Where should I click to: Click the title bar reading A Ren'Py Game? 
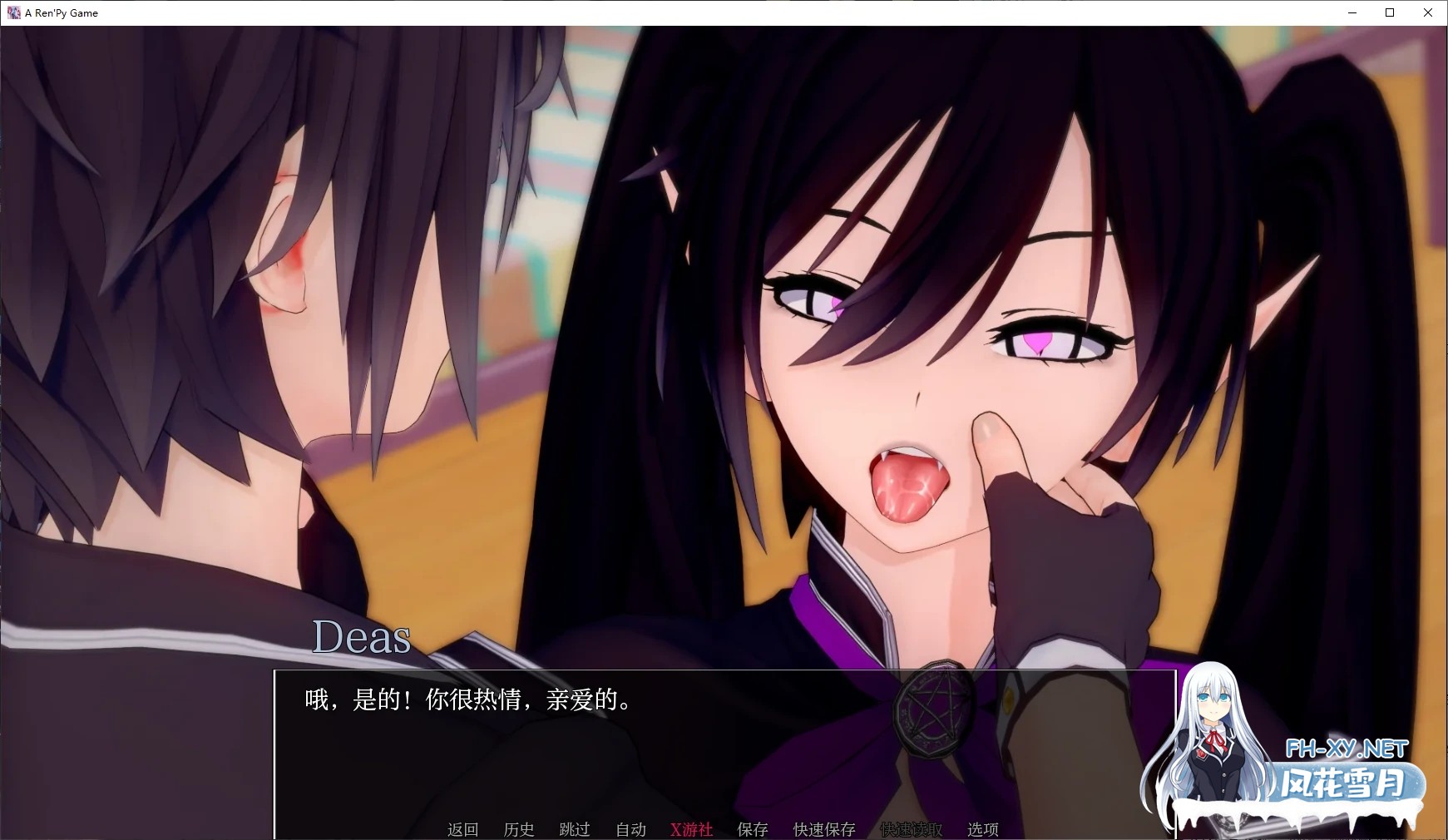point(60,12)
